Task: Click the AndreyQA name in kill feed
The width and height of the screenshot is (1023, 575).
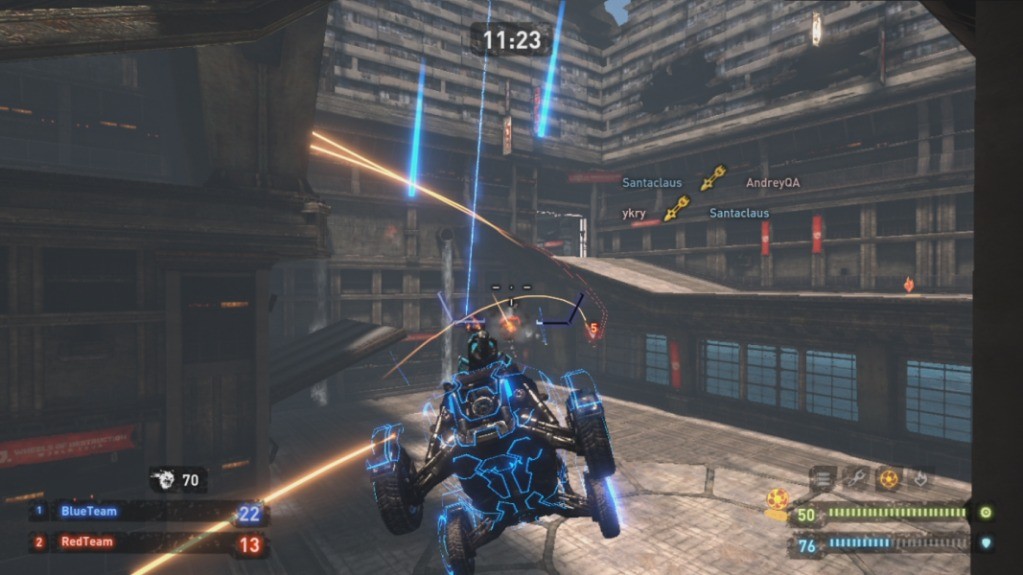Action: (x=772, y=183)
